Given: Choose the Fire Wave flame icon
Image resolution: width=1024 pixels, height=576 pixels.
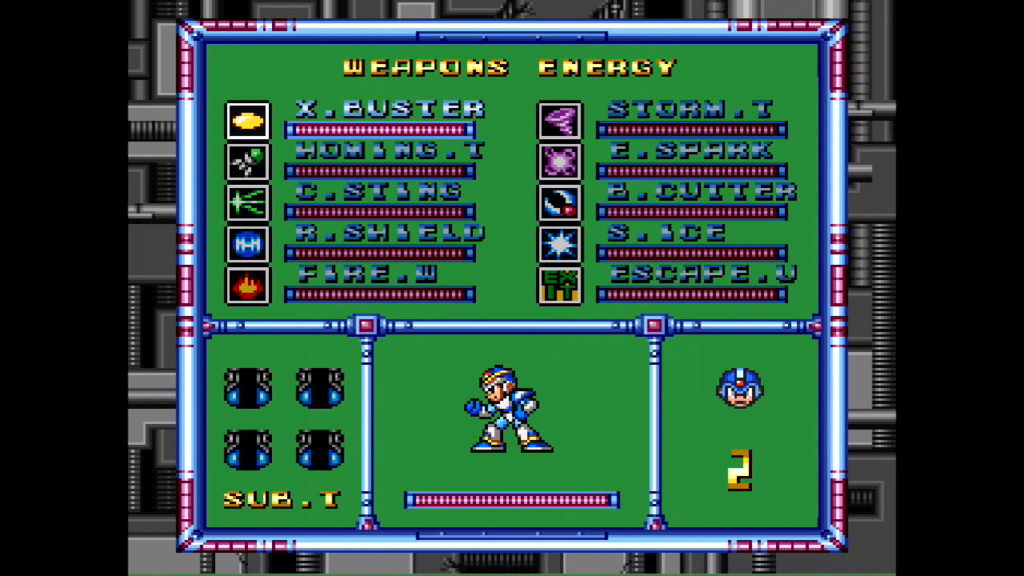Looking at the screenshot, I should pyautogui.click(x=246, y=285).
